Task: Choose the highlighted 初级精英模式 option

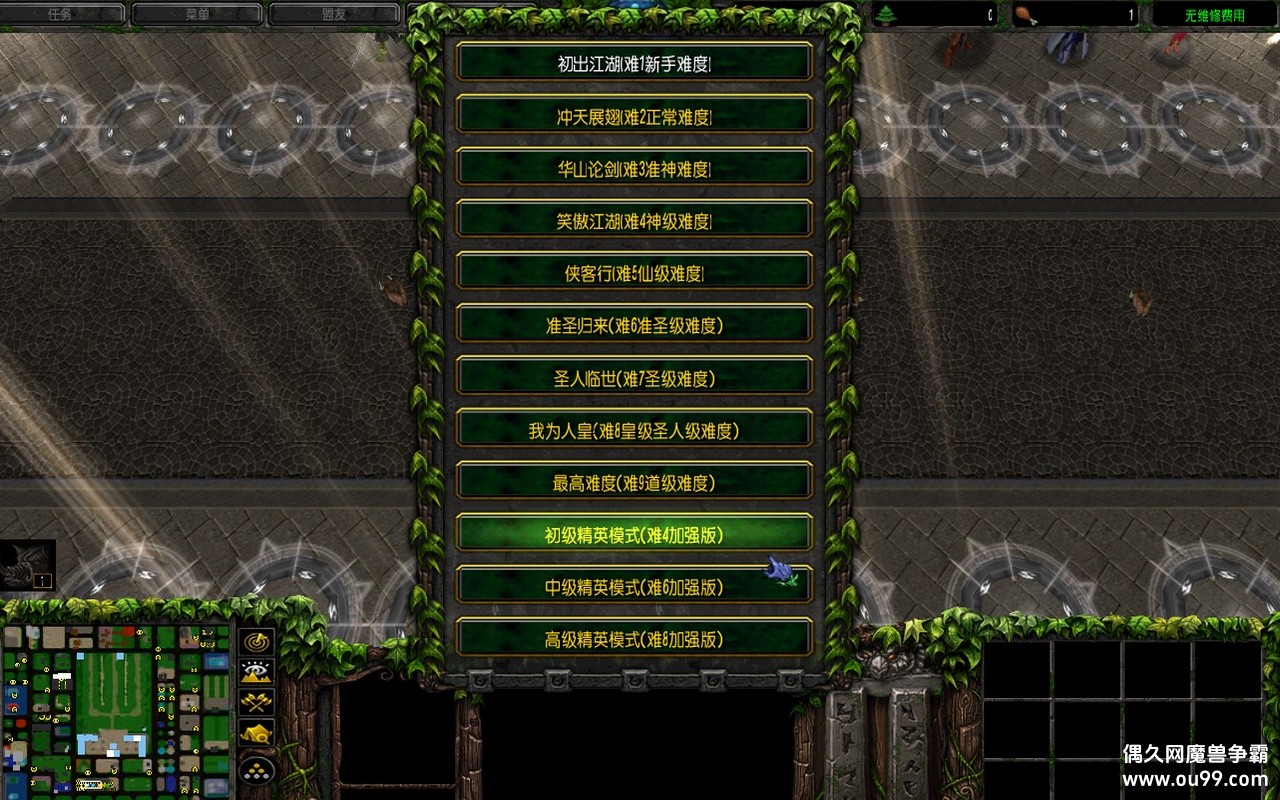Action: 633,533
